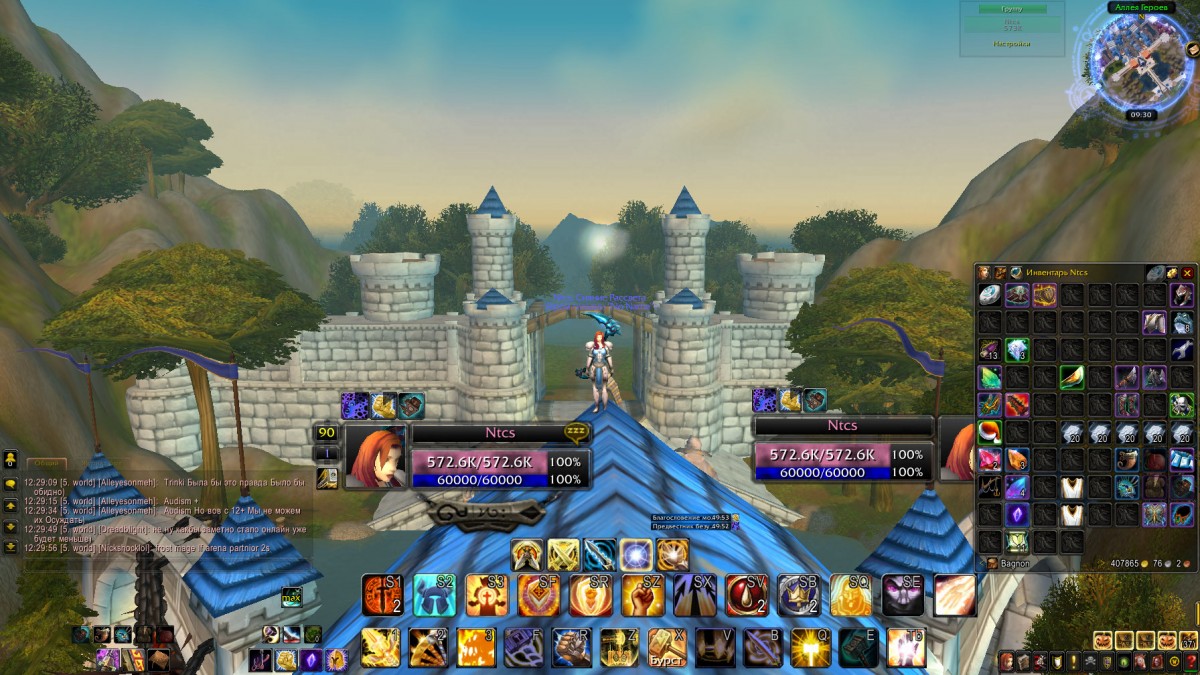Activate the blood drop ability on SV
This screenshot has height=675, width=1200.
coord(746,595)
